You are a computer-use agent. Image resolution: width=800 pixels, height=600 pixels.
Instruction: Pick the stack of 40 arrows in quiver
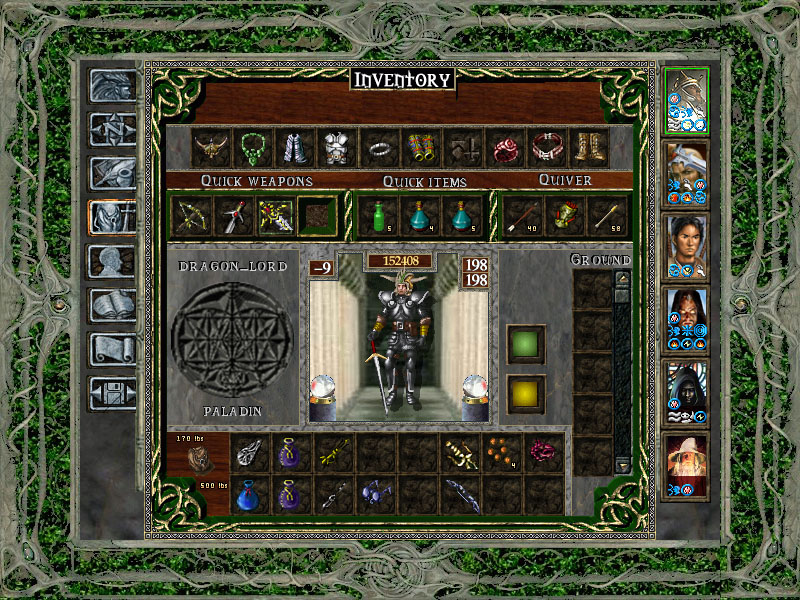pos(521,214)
